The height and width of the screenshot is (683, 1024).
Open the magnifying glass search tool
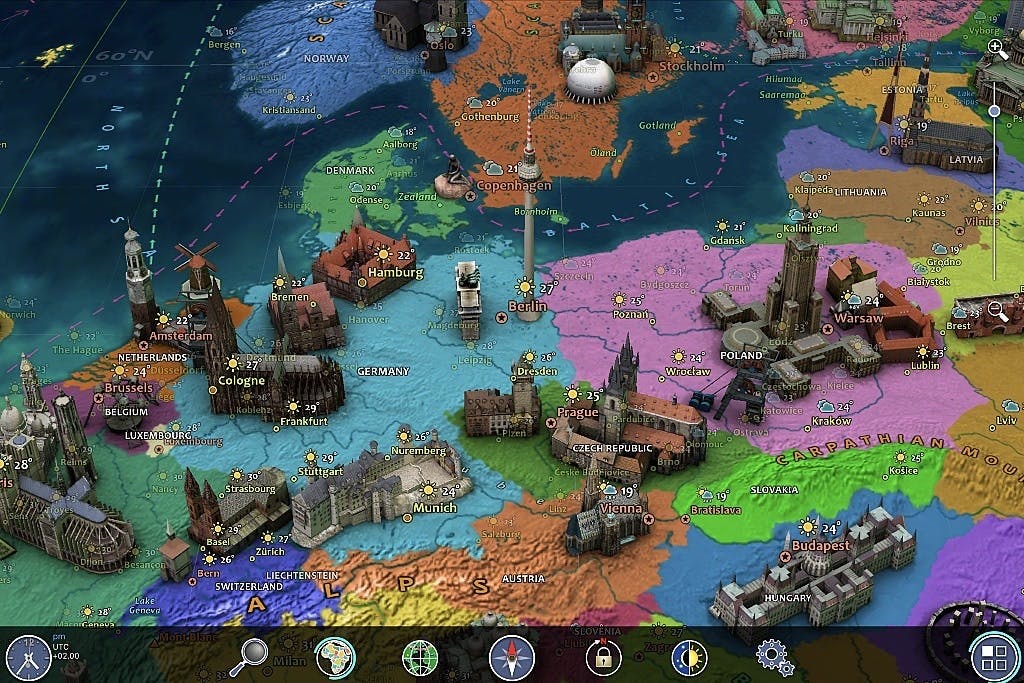[249, 657]
